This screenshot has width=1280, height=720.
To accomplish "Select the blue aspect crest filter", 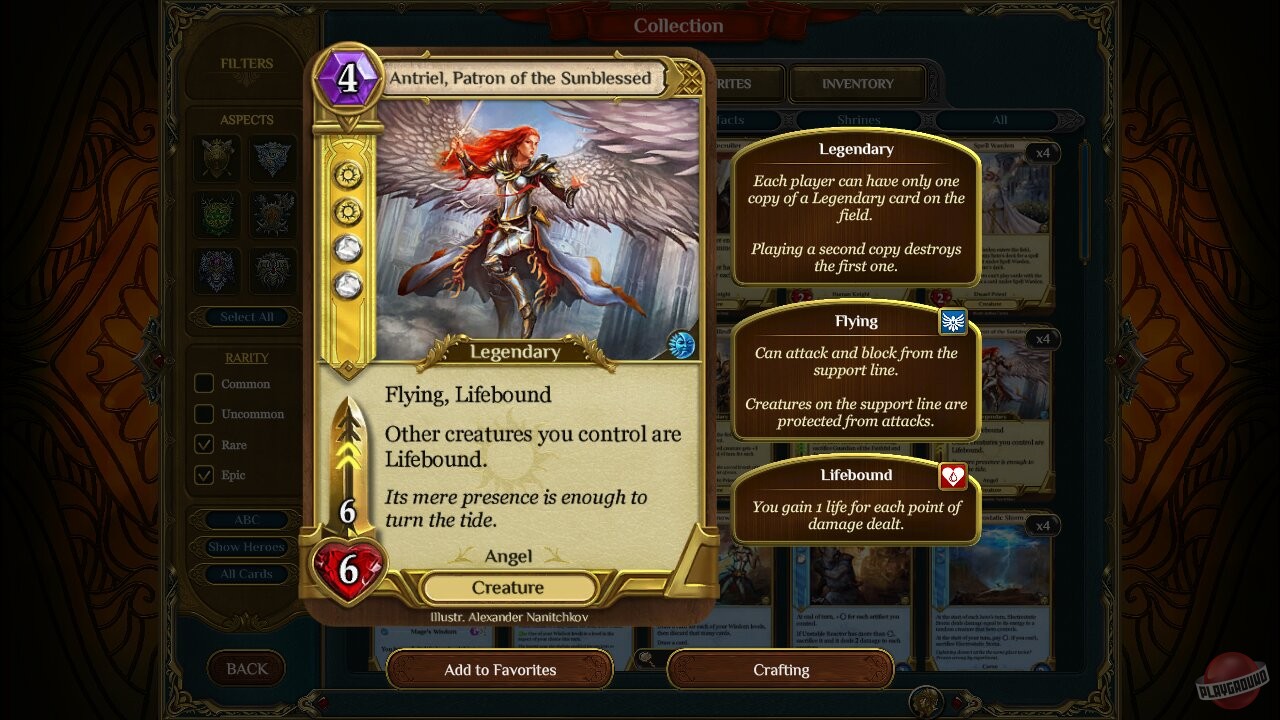I will click(x=272, y=159).
